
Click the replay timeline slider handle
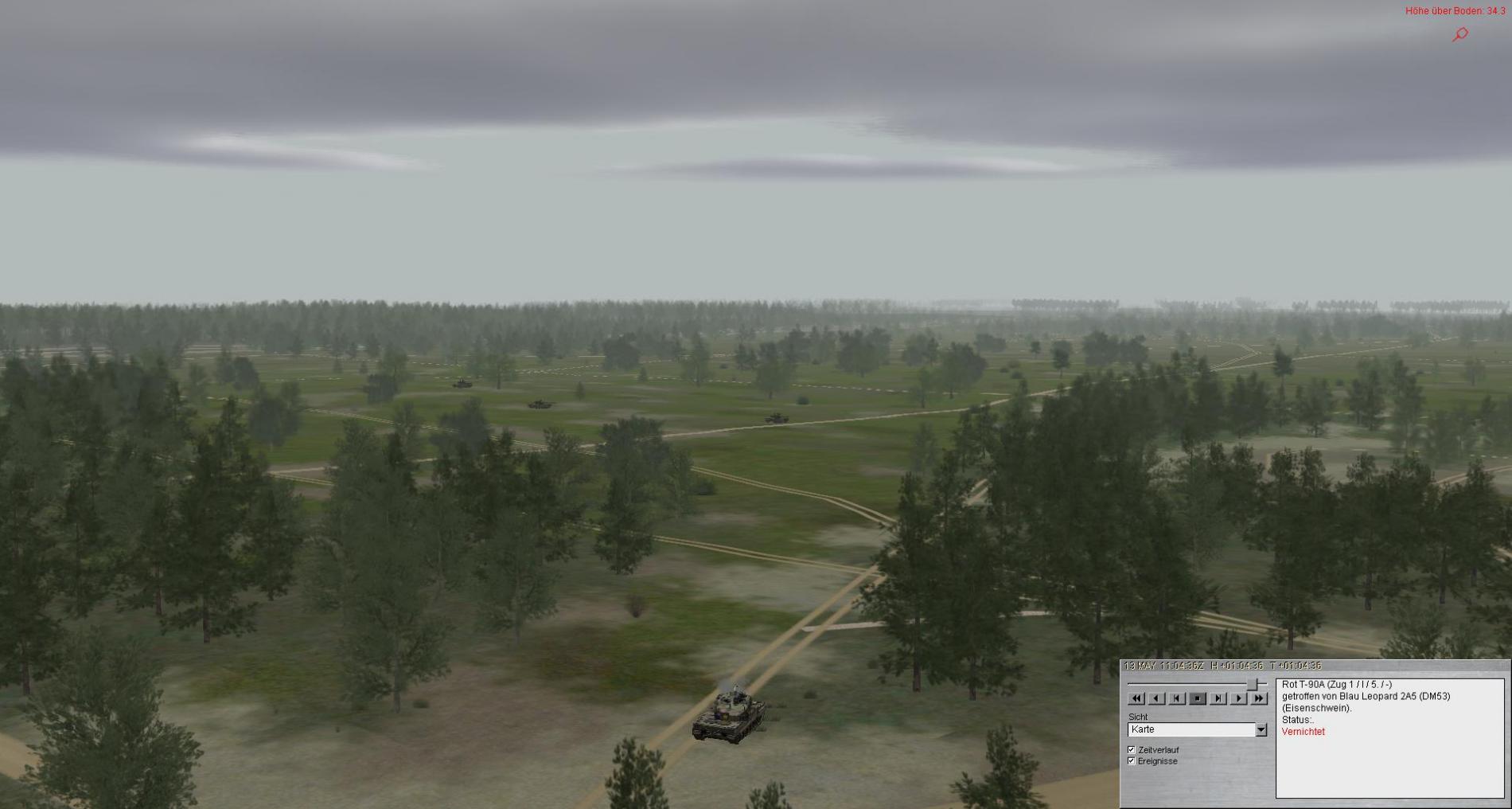tap(1253, 684)
